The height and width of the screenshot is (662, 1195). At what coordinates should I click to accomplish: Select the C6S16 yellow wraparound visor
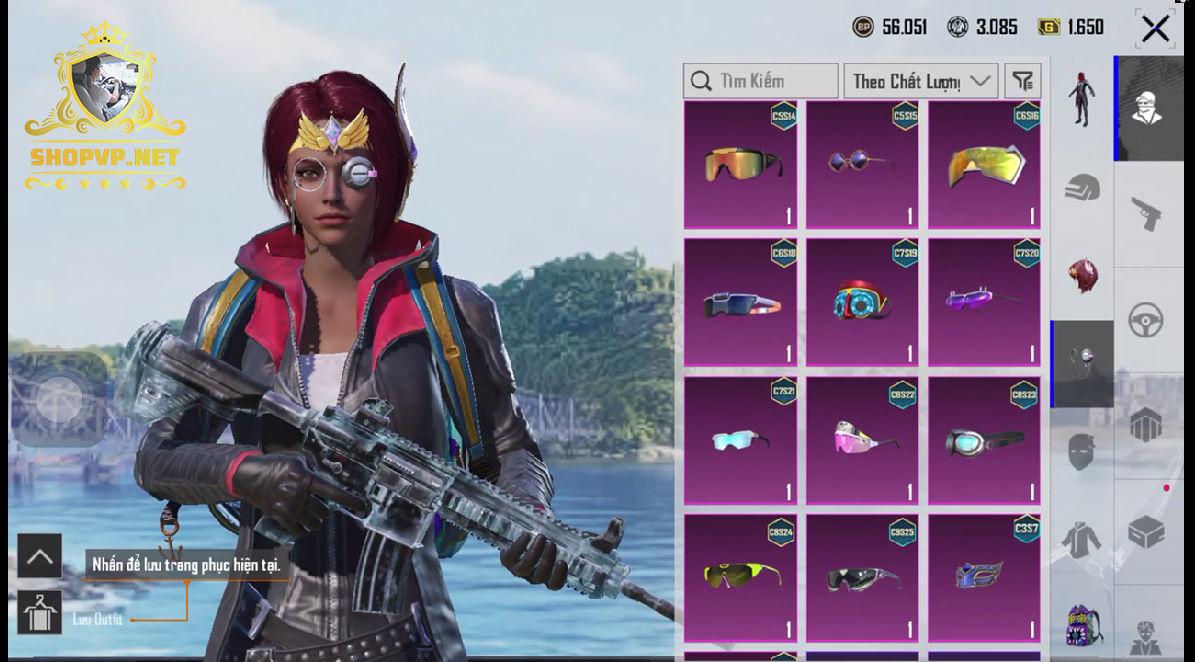click(984, 165)
